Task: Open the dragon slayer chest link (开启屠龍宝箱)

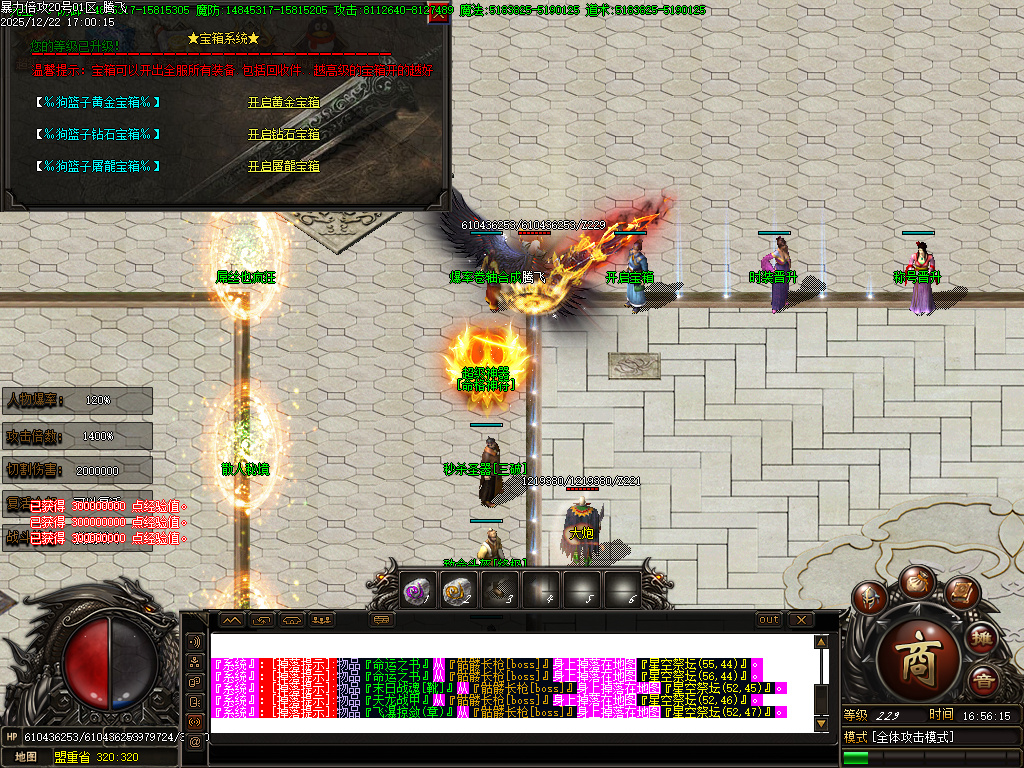Action: pos(284,166)
